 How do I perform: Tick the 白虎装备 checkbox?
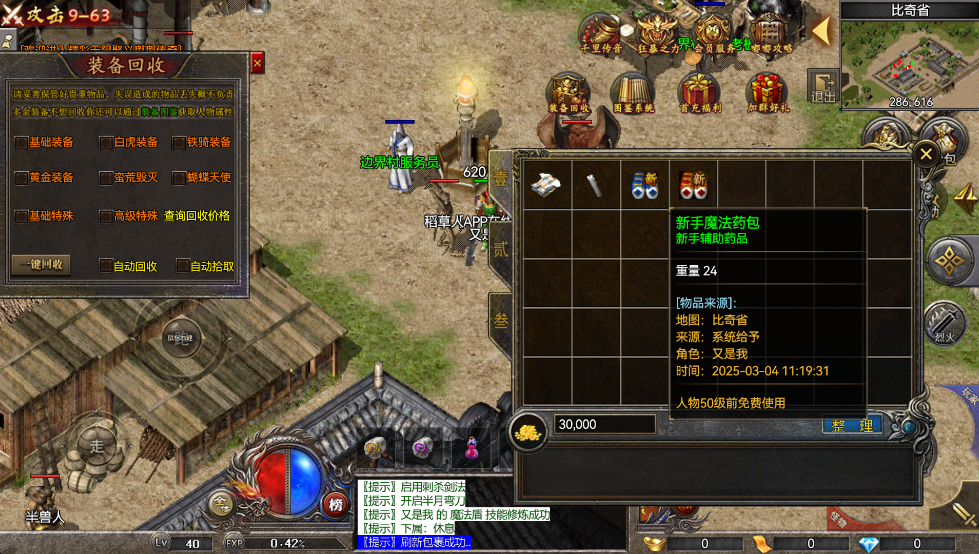click(x=106, y=143)
